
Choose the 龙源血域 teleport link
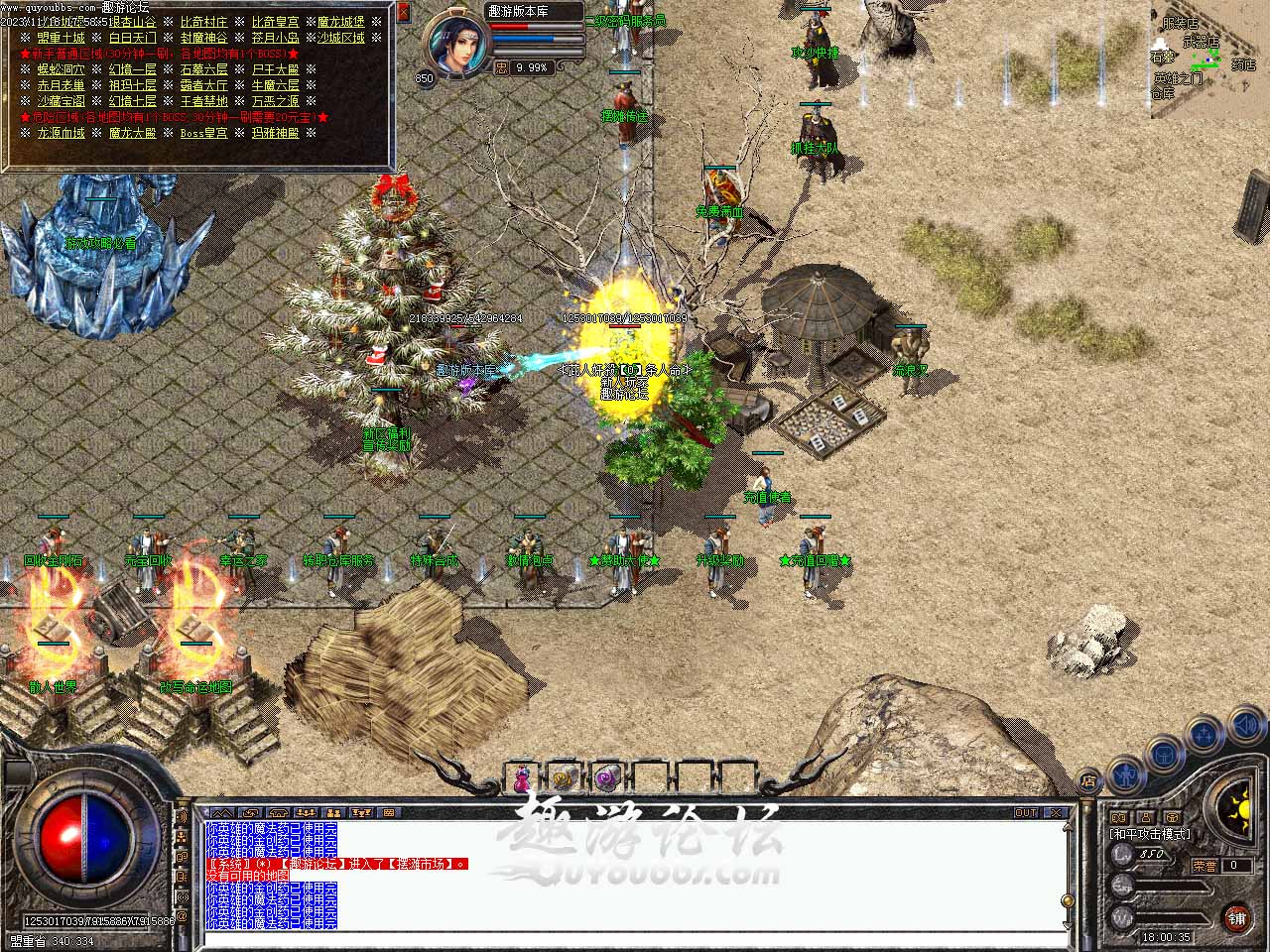click(x=61, y=133)
